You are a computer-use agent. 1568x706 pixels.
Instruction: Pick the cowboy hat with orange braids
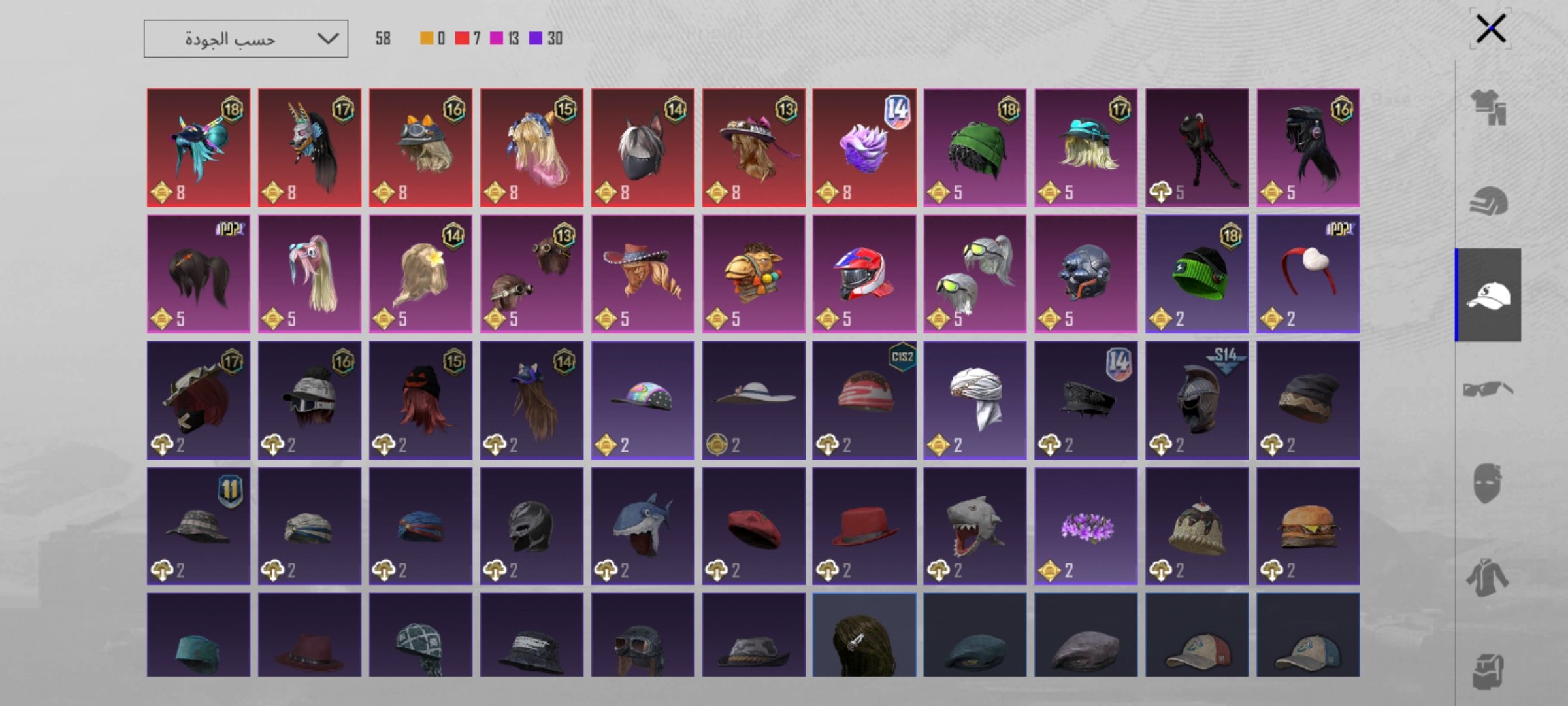pyautogui.click(x=642, y=274)
